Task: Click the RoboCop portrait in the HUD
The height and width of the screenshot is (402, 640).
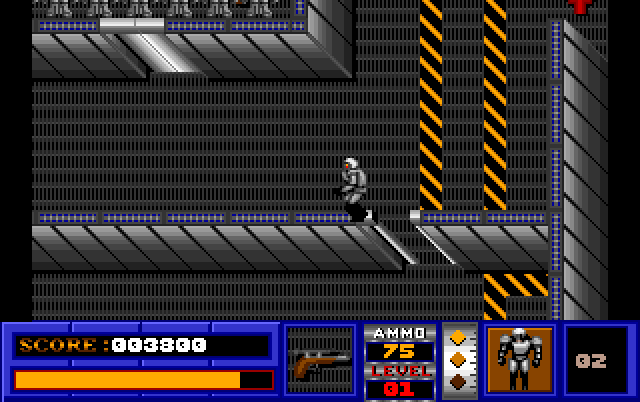Action: tap(519, 360)
